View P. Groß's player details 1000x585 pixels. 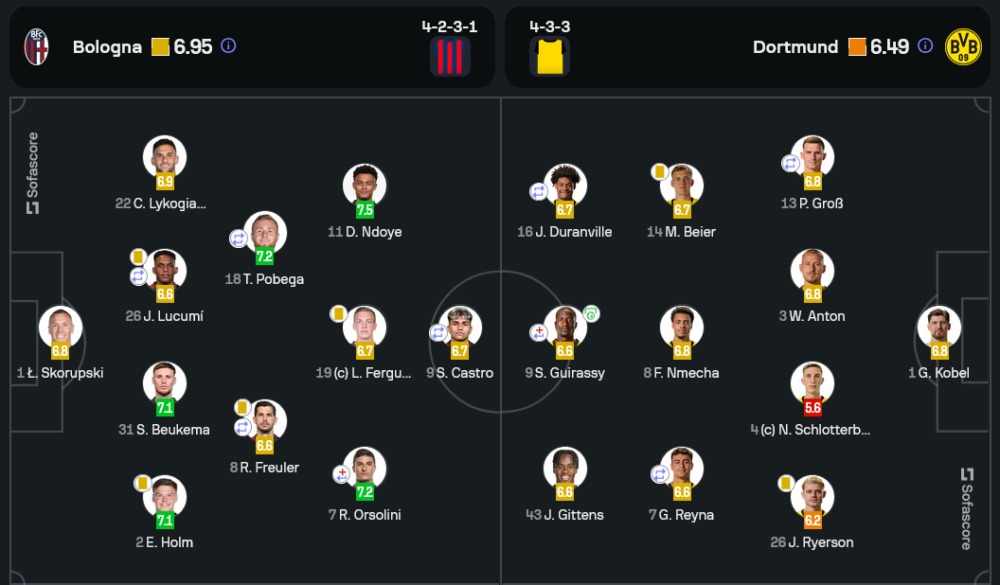pyautogui.click(x=812, y=158)
